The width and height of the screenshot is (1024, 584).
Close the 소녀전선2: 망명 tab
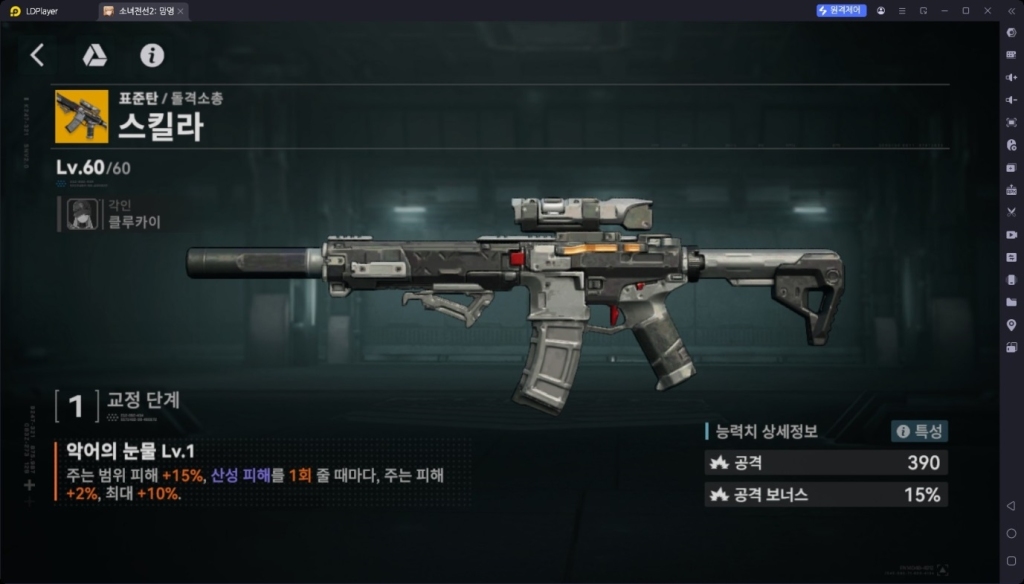tap(180, 10)
